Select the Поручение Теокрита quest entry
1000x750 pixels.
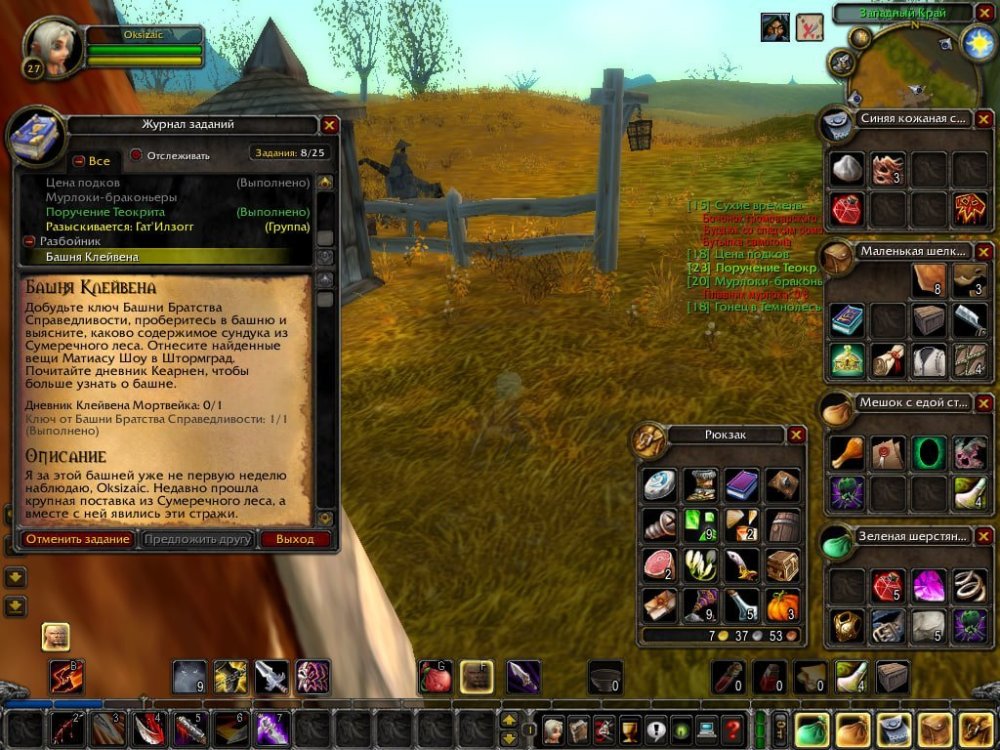click(x=105, y=212)
